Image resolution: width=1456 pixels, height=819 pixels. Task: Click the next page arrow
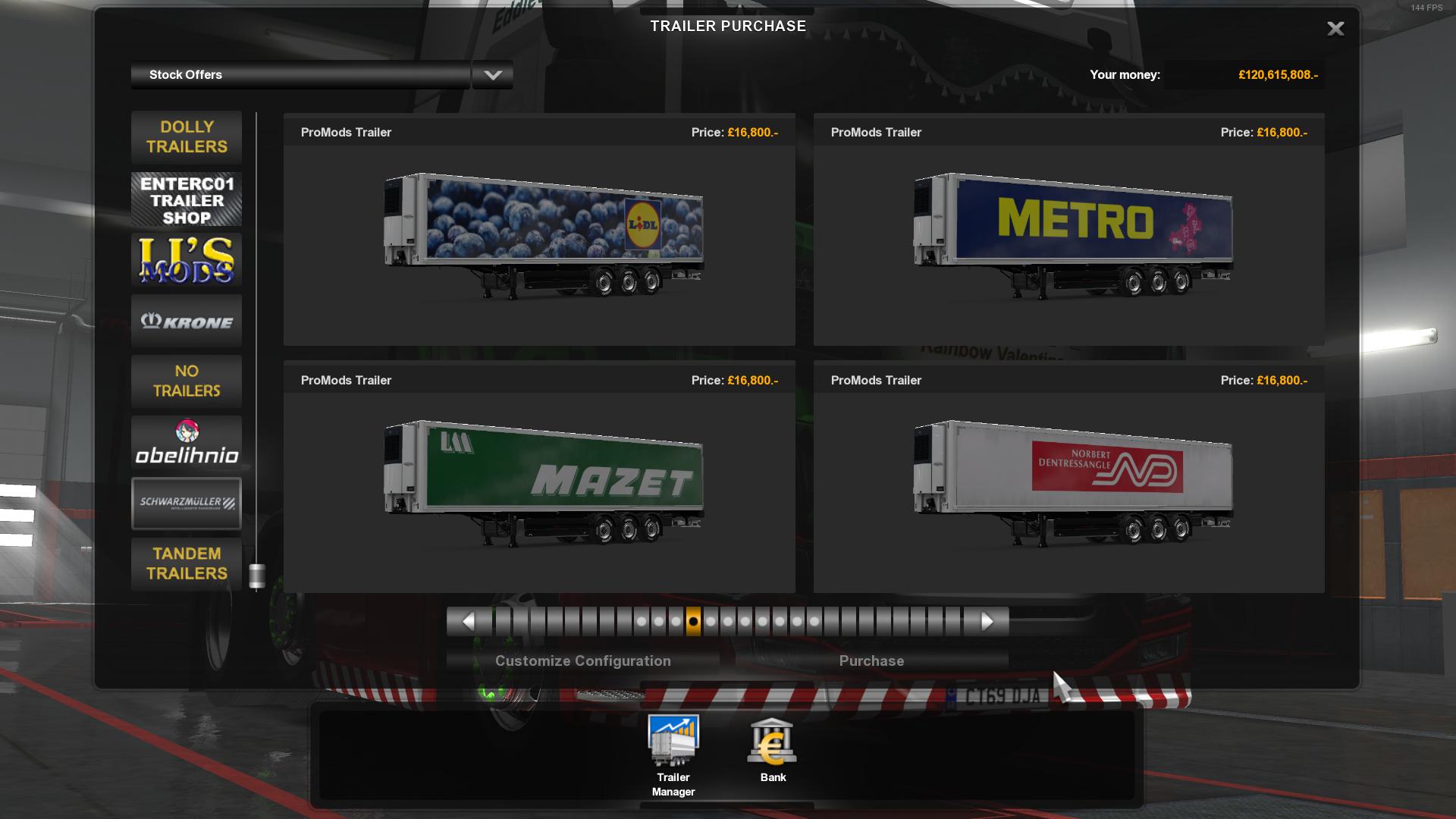[987, 621]
